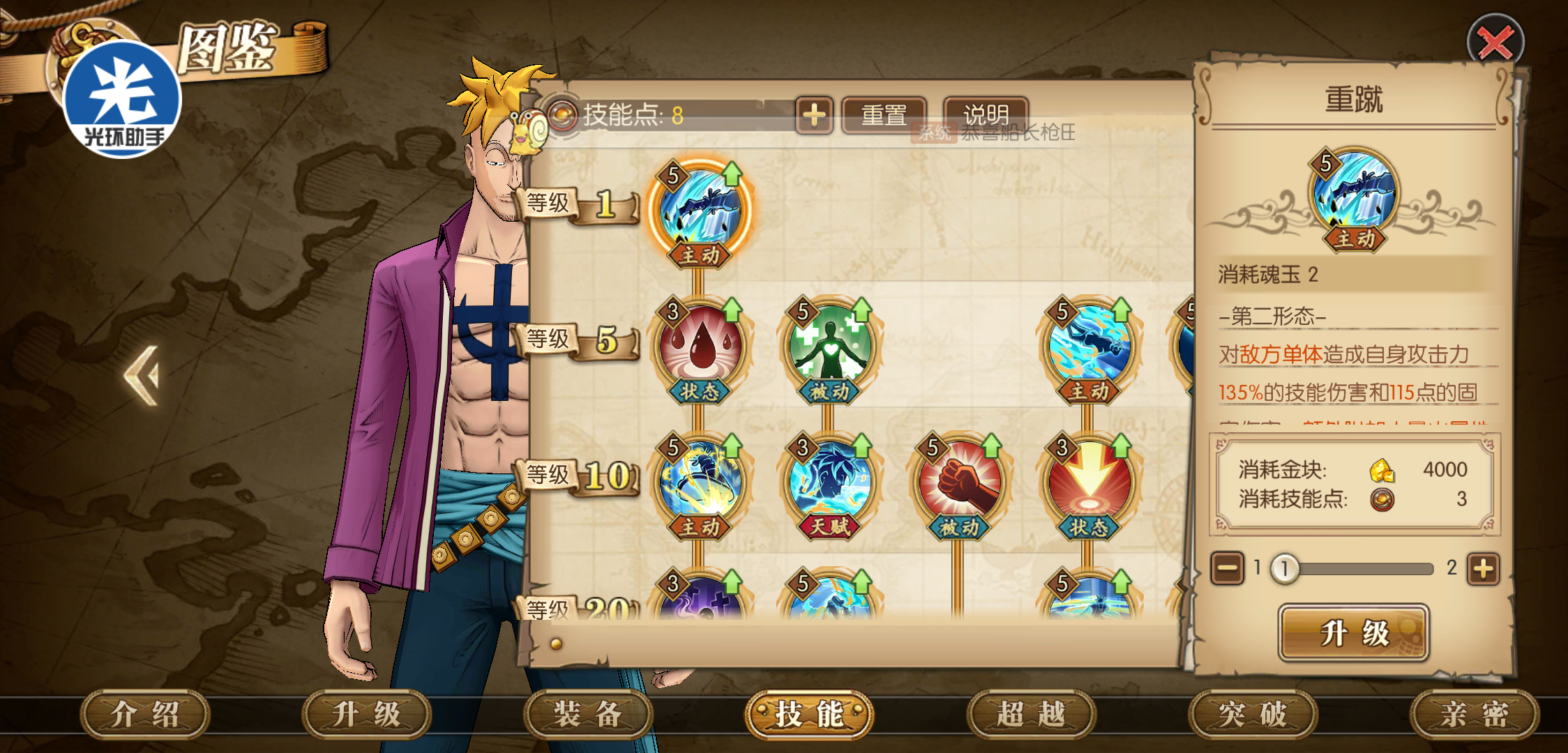The width and height of the screenshot is (1568, 753).
Task: Switch to the 亲密 intimacy tab
Action: (x=1475, y=714)
